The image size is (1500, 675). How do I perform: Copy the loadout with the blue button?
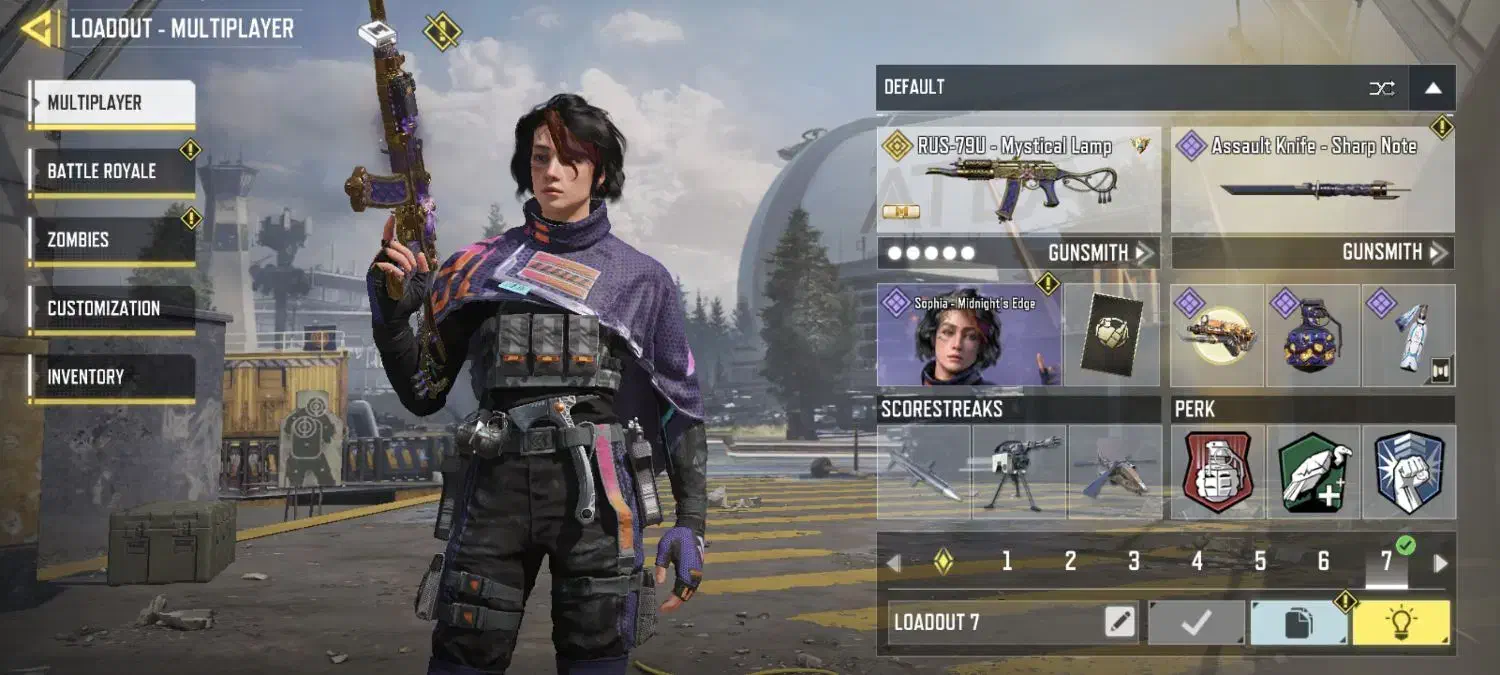[x=1298, y=623]
